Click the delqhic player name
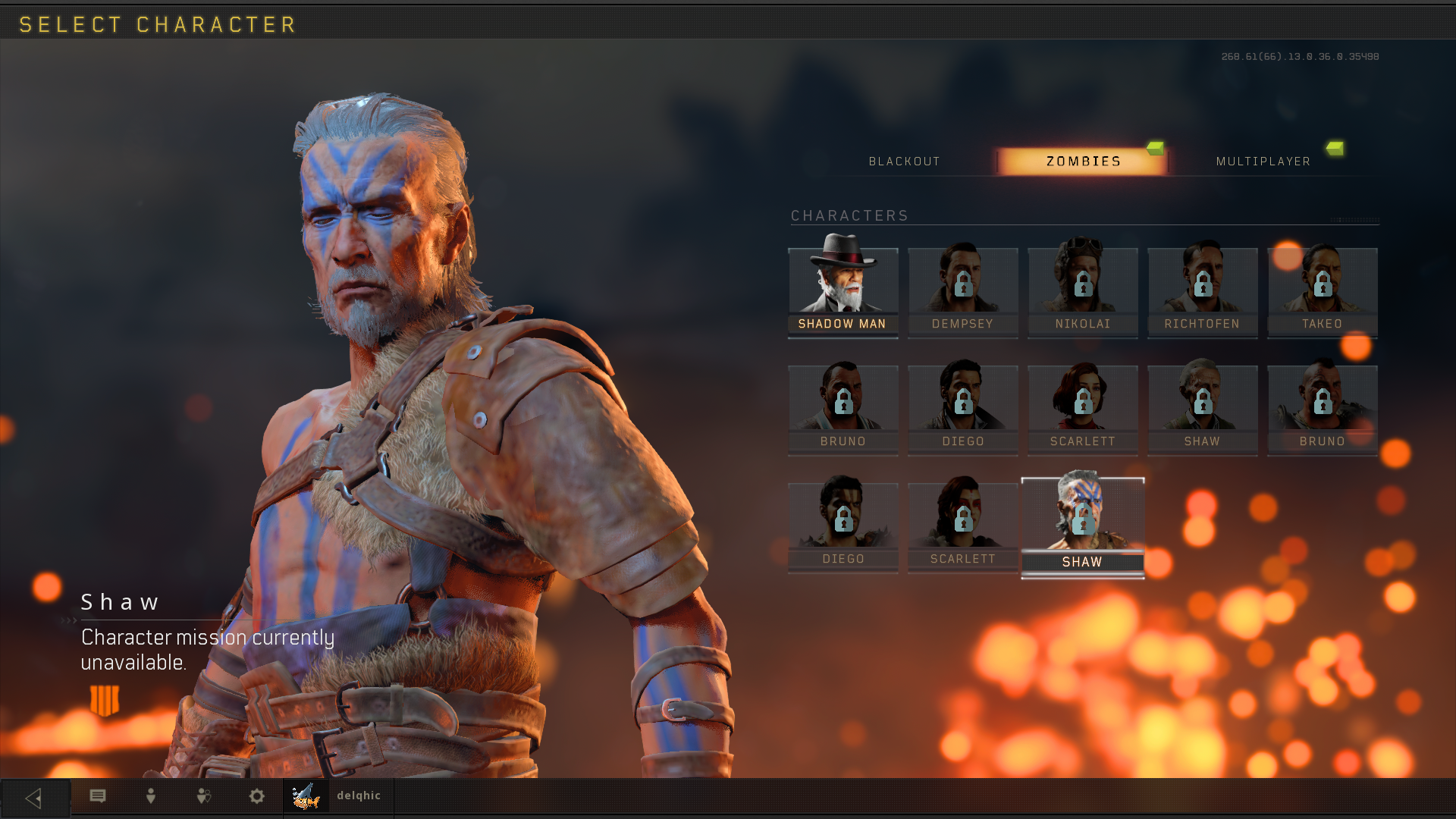The image size is (1456, 819). point(359,795)
